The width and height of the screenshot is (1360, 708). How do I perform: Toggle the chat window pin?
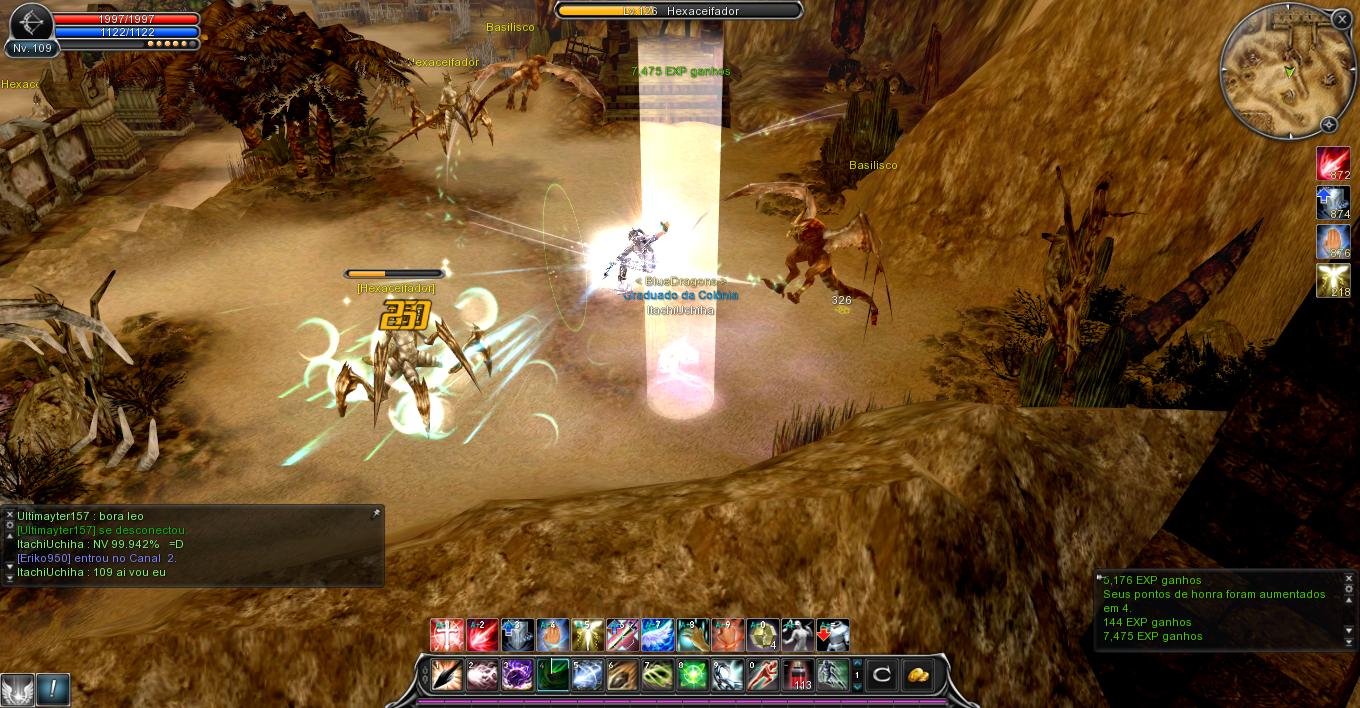pyautogui.click(x=375, y=514)
